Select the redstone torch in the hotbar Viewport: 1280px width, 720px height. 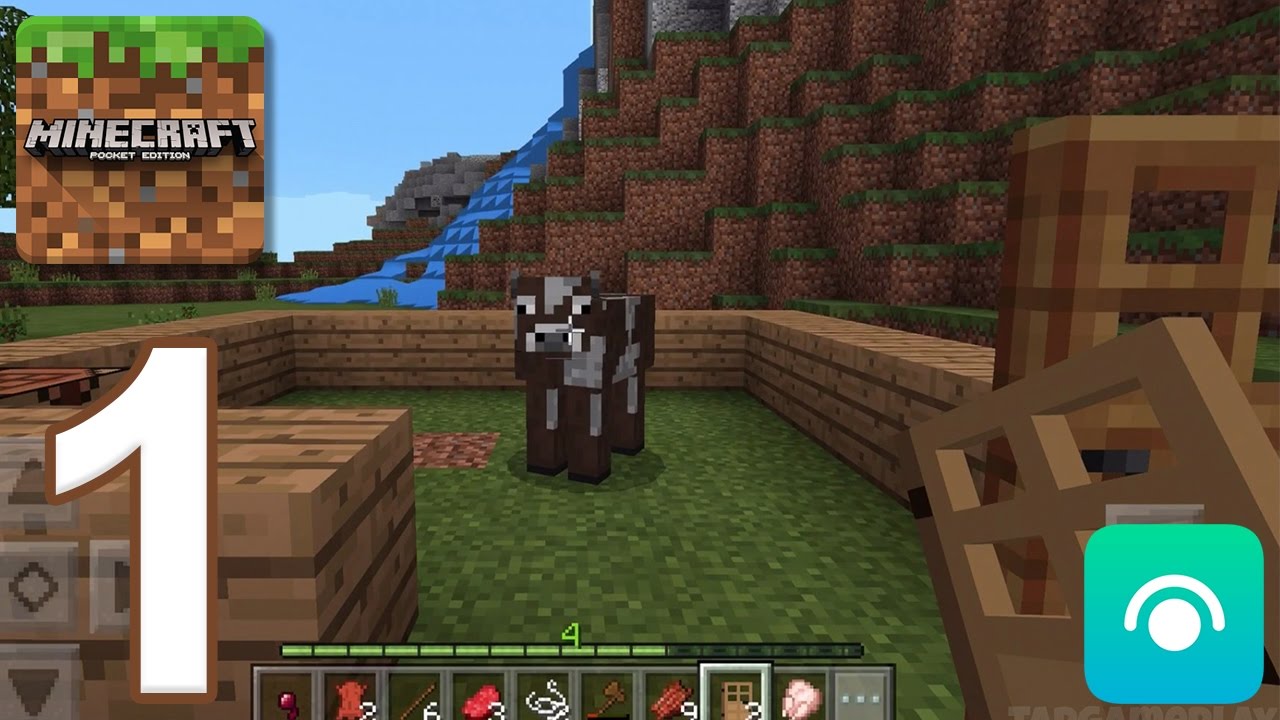287,695
